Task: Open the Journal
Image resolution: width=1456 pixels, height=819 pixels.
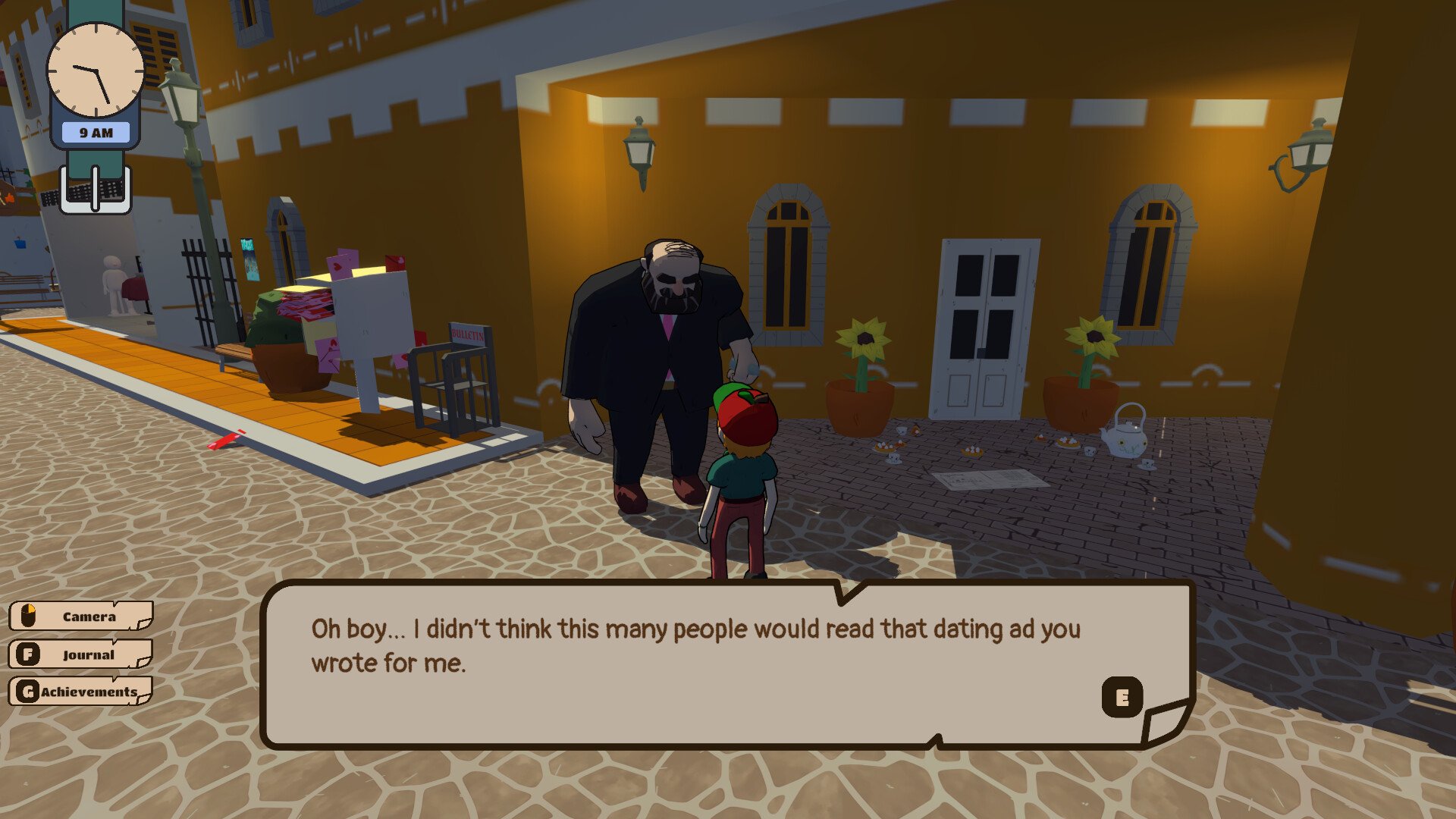Action: (80, 654)
